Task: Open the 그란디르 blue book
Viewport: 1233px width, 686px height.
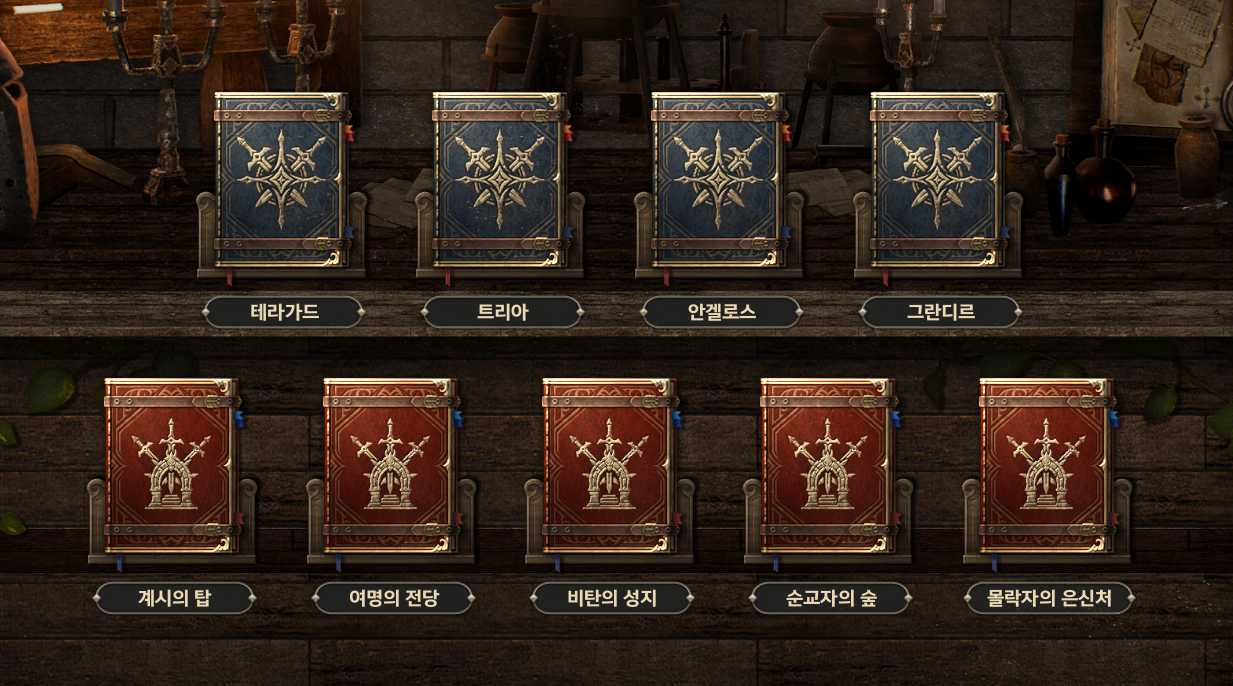Action: tap(939, 180)
